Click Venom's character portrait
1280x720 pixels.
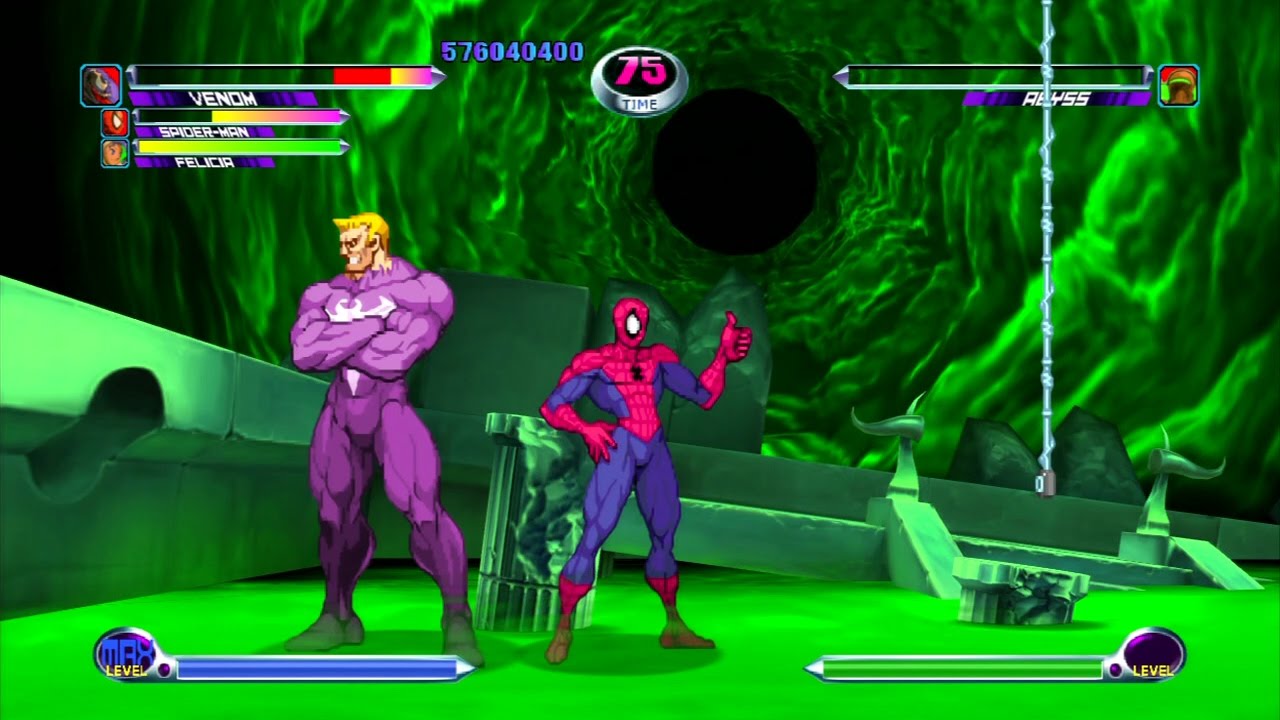101,86
